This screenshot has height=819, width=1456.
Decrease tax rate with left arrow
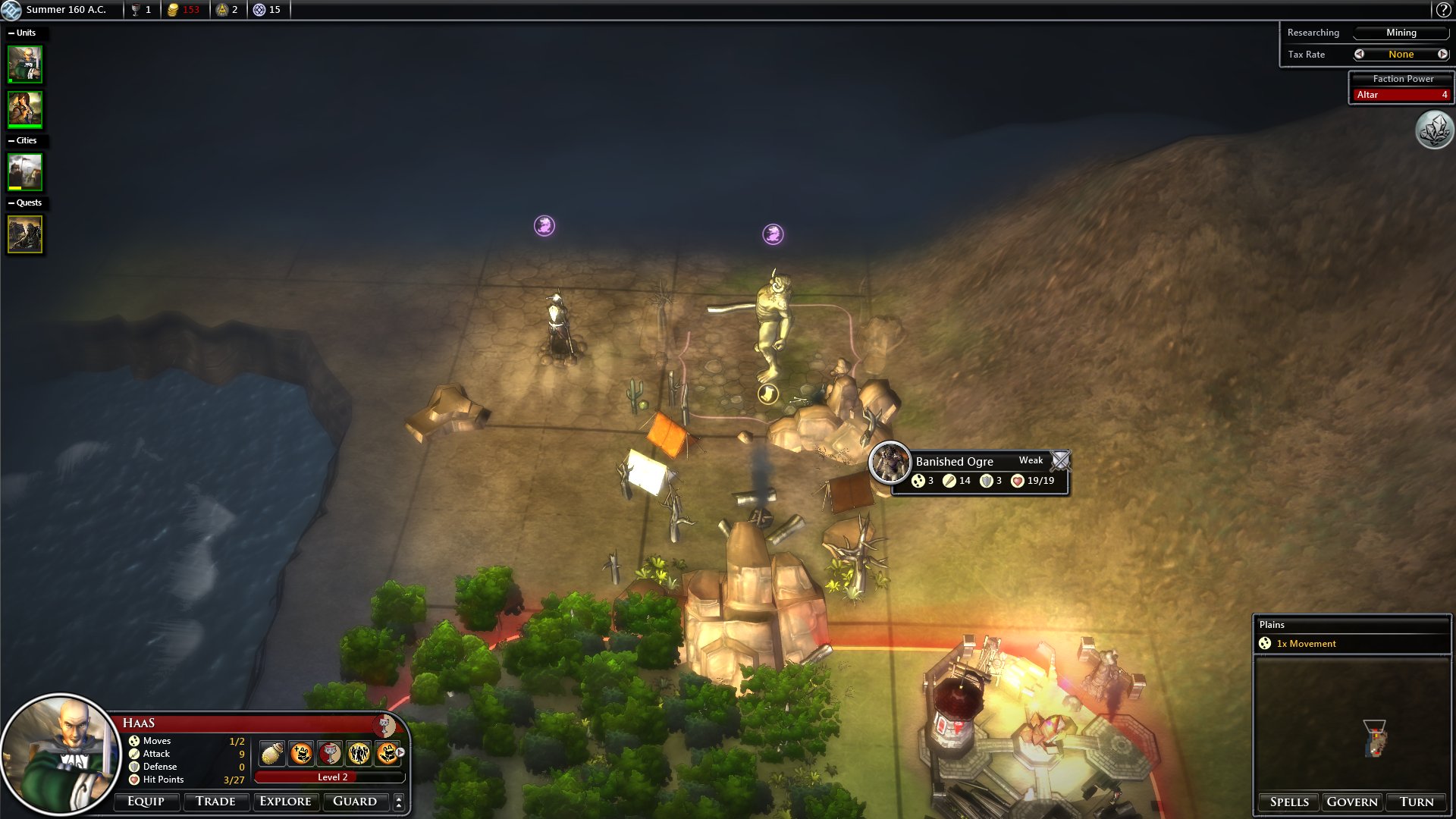pyautogui.click(x=1359, y=54)
